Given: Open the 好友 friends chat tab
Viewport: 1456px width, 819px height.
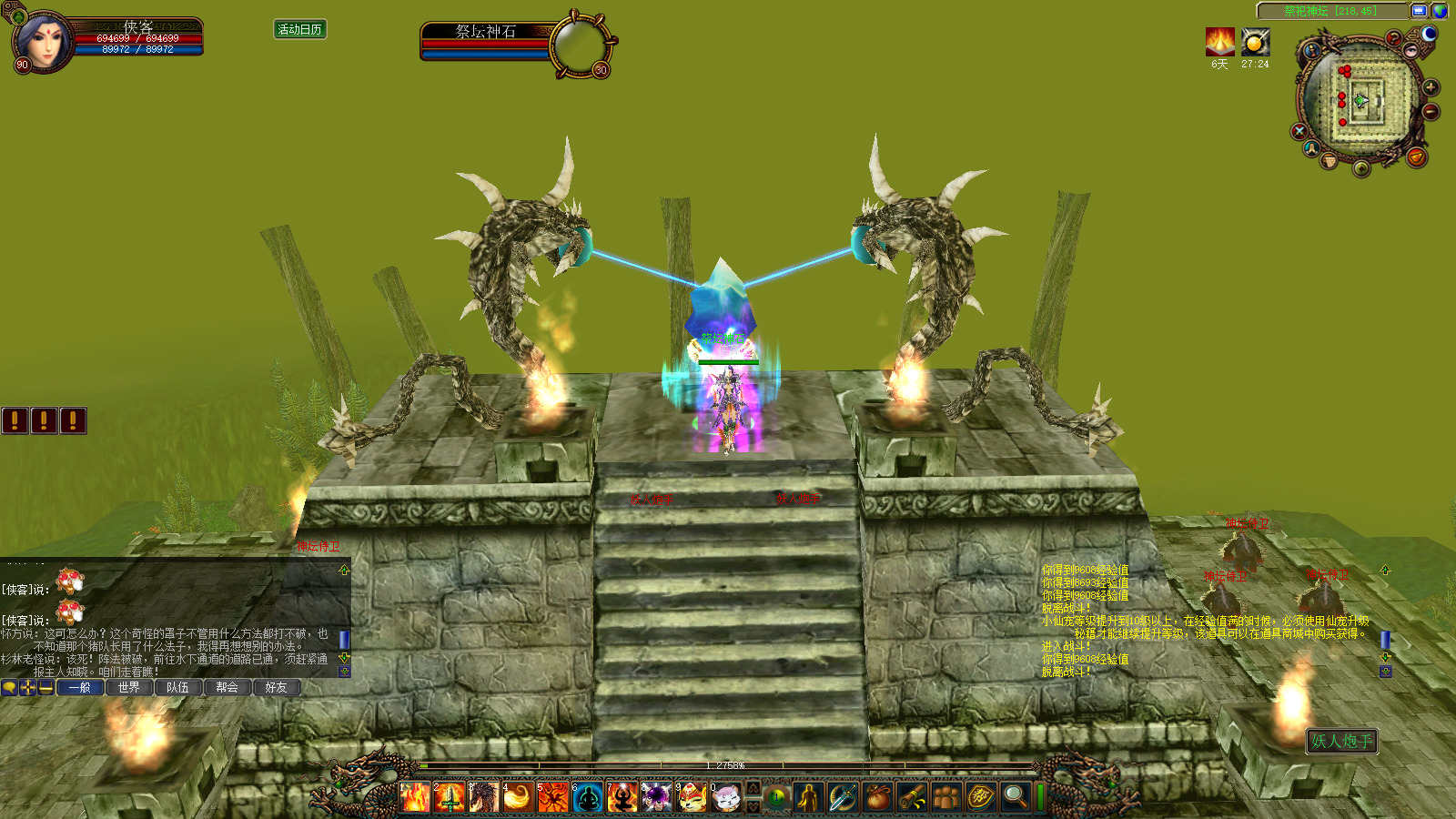Looking at the screenshot, I should (x=276, y=687).
